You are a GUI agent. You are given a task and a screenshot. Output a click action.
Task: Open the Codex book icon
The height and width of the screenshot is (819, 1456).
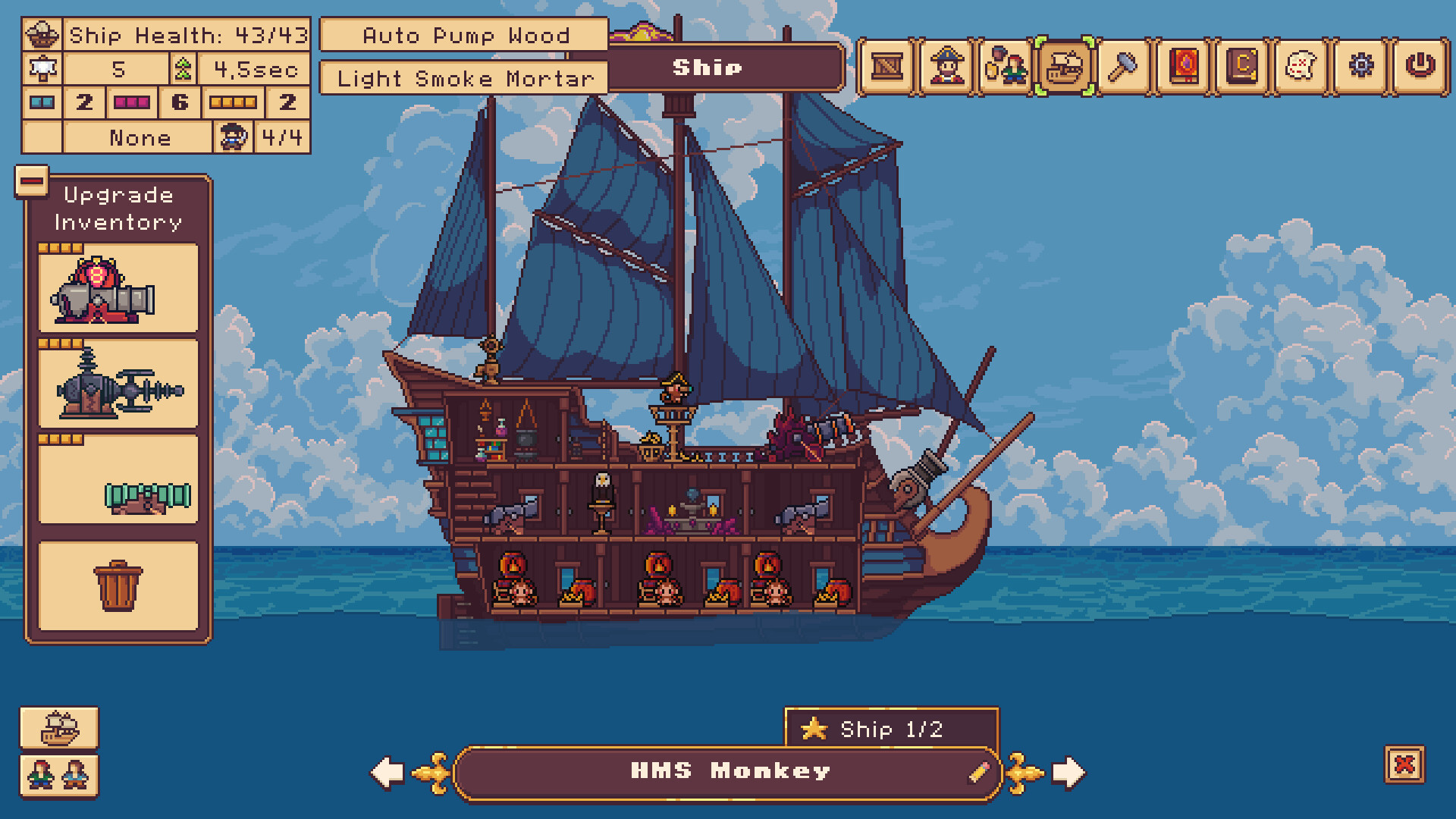pyautogui.click(x=1241, y=67)
